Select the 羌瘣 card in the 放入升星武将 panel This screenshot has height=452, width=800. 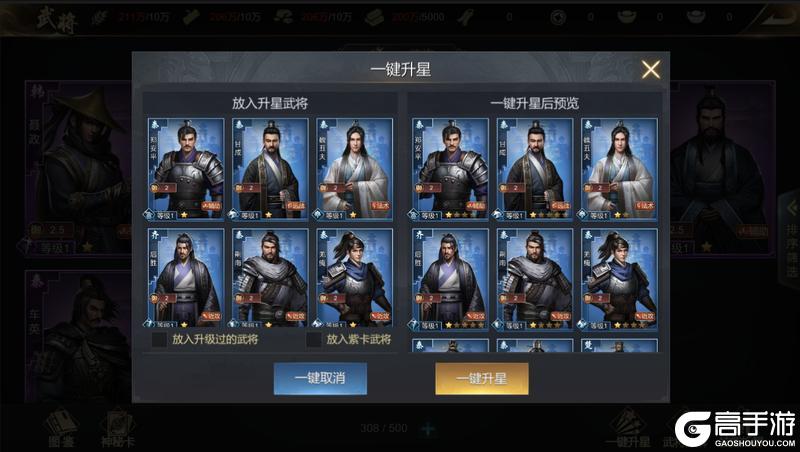(354, 279)
